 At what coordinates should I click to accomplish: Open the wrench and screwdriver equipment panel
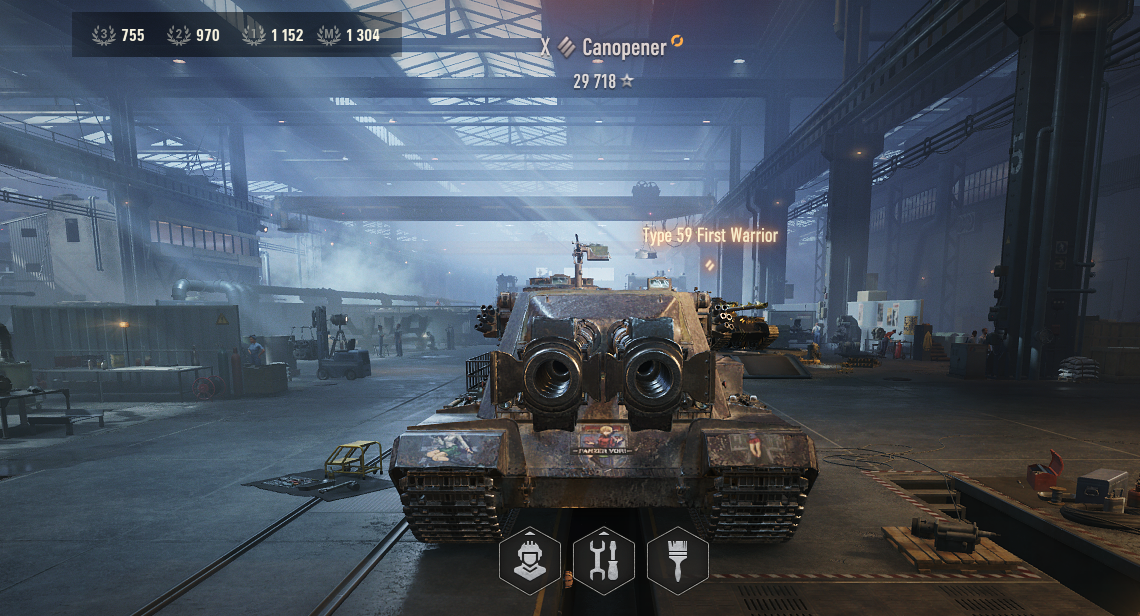pos(603,561)
